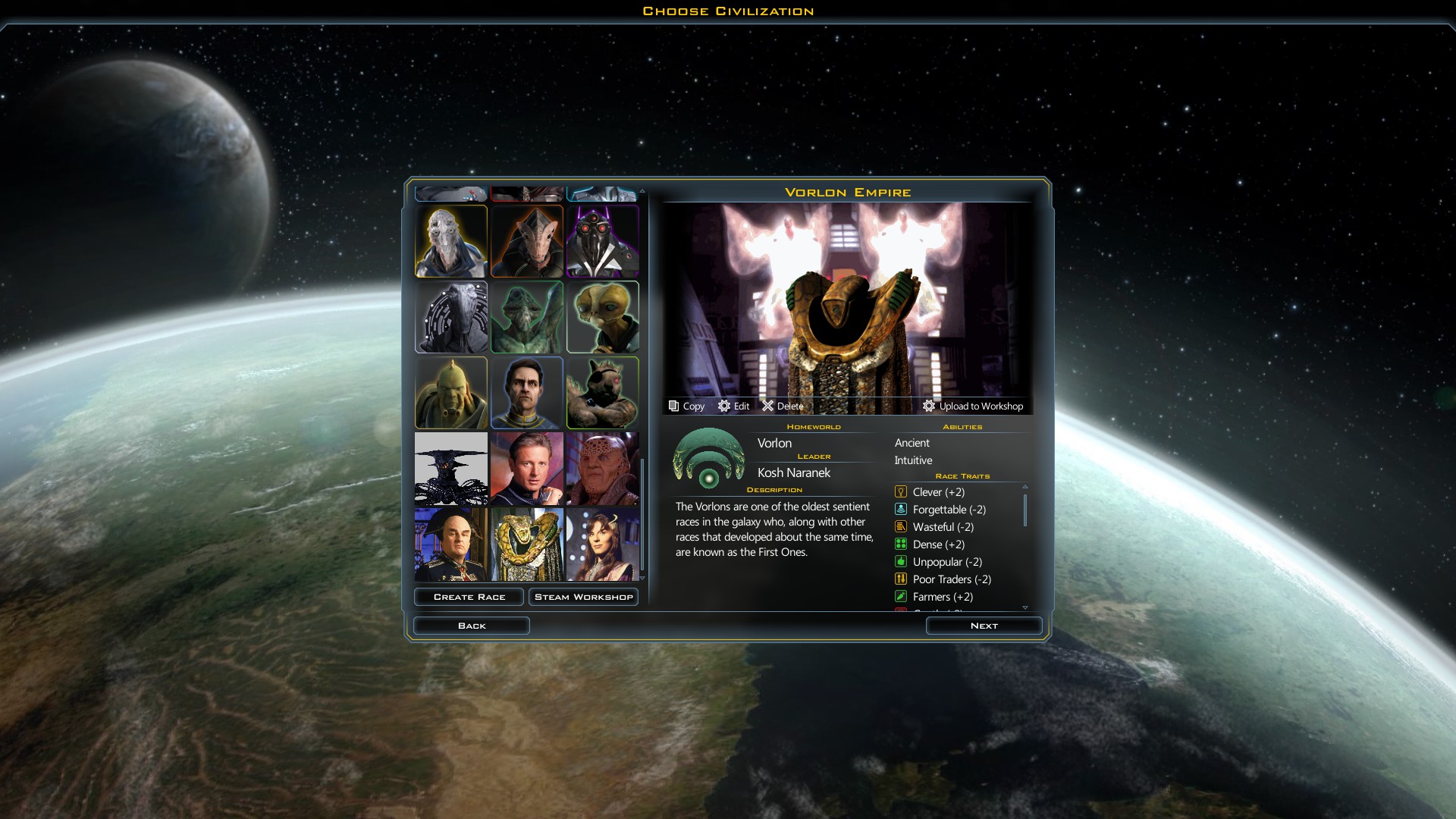Image resolution: width=1456 pixels, height=819 pixels.
Task: Select the yellow big-eyed alien portrait
Action: (603, 317)
